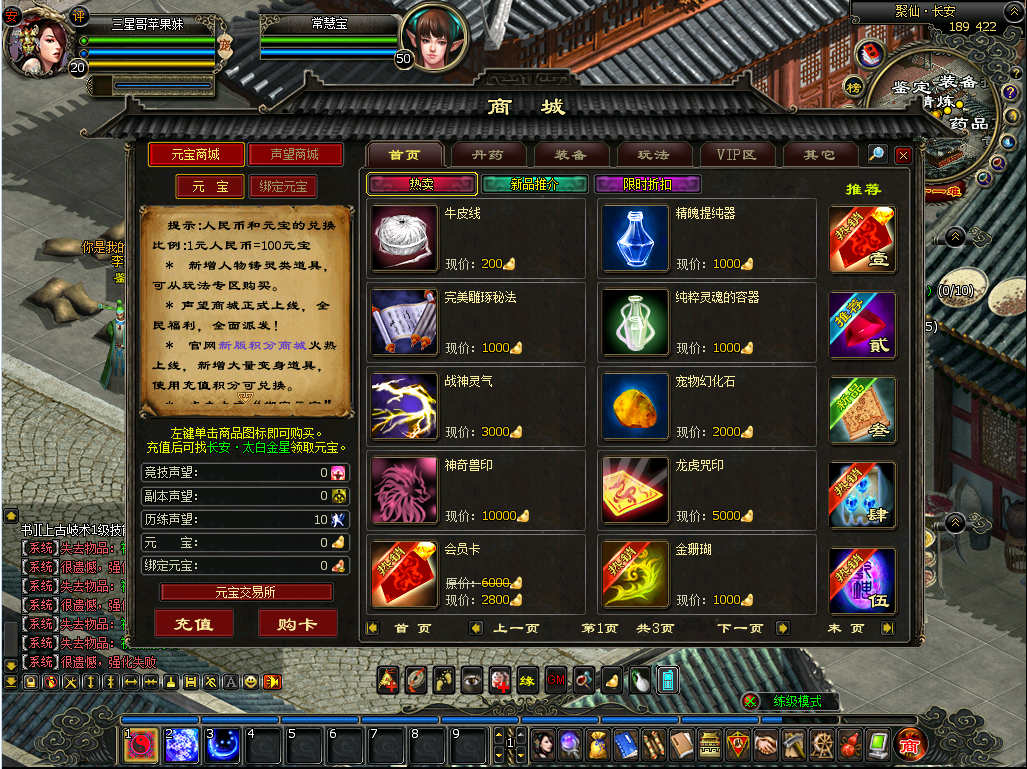Buy the 牛皮线 item
This screenshot has width=1027, height=769.
(404, 238)
